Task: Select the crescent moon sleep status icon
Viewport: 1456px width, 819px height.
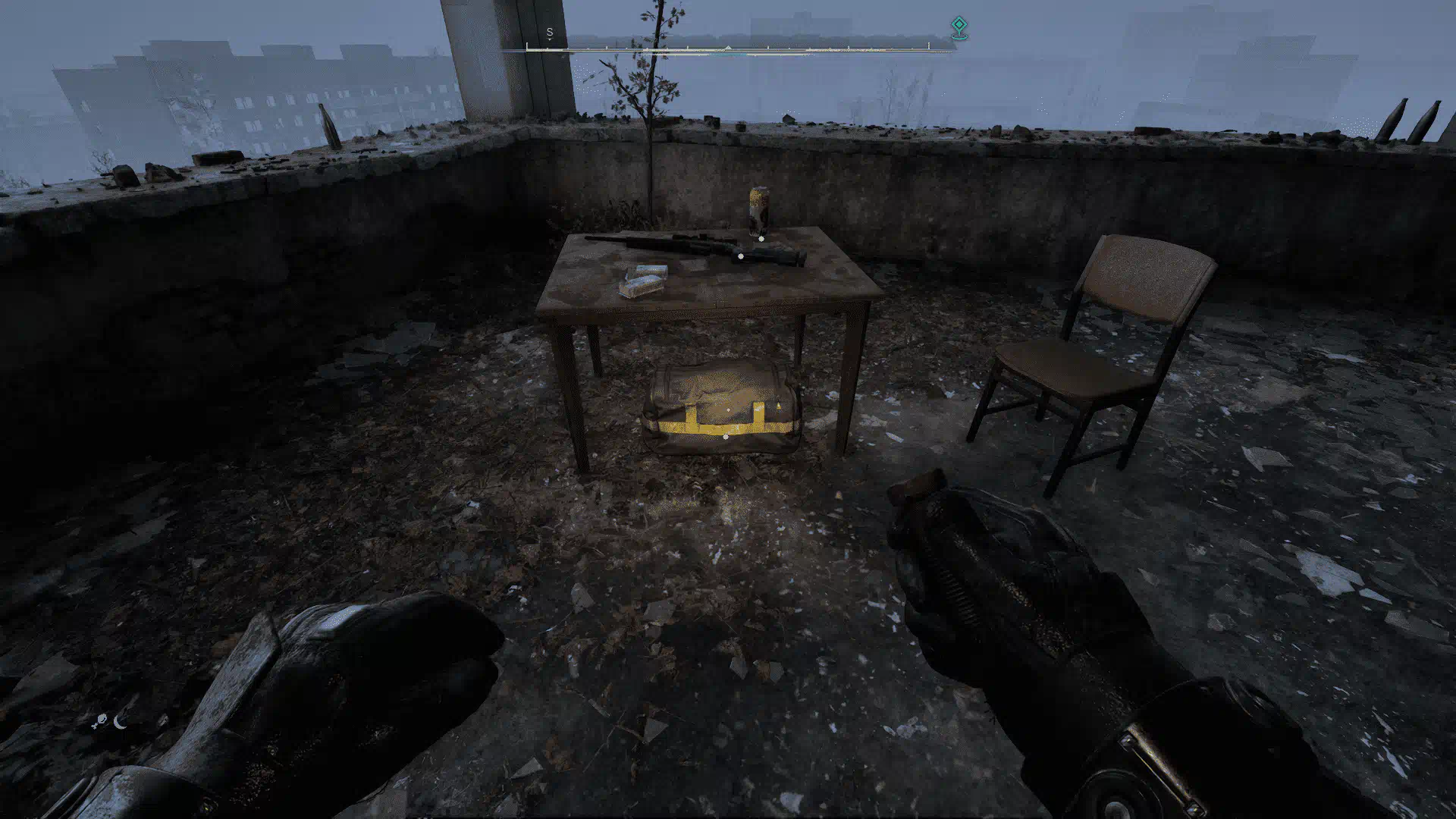Action: [x=120, y=722]
